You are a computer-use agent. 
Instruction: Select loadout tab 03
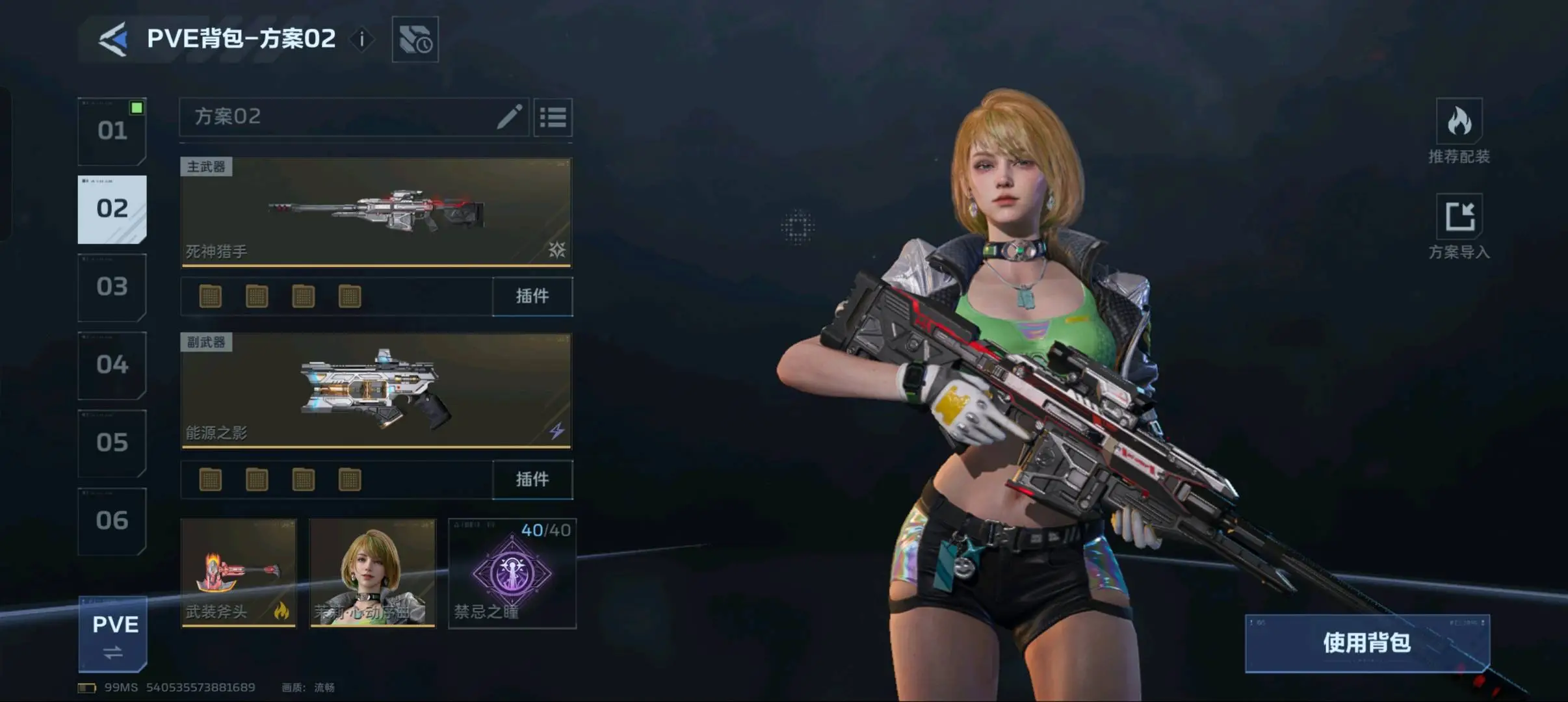point(112,287)
